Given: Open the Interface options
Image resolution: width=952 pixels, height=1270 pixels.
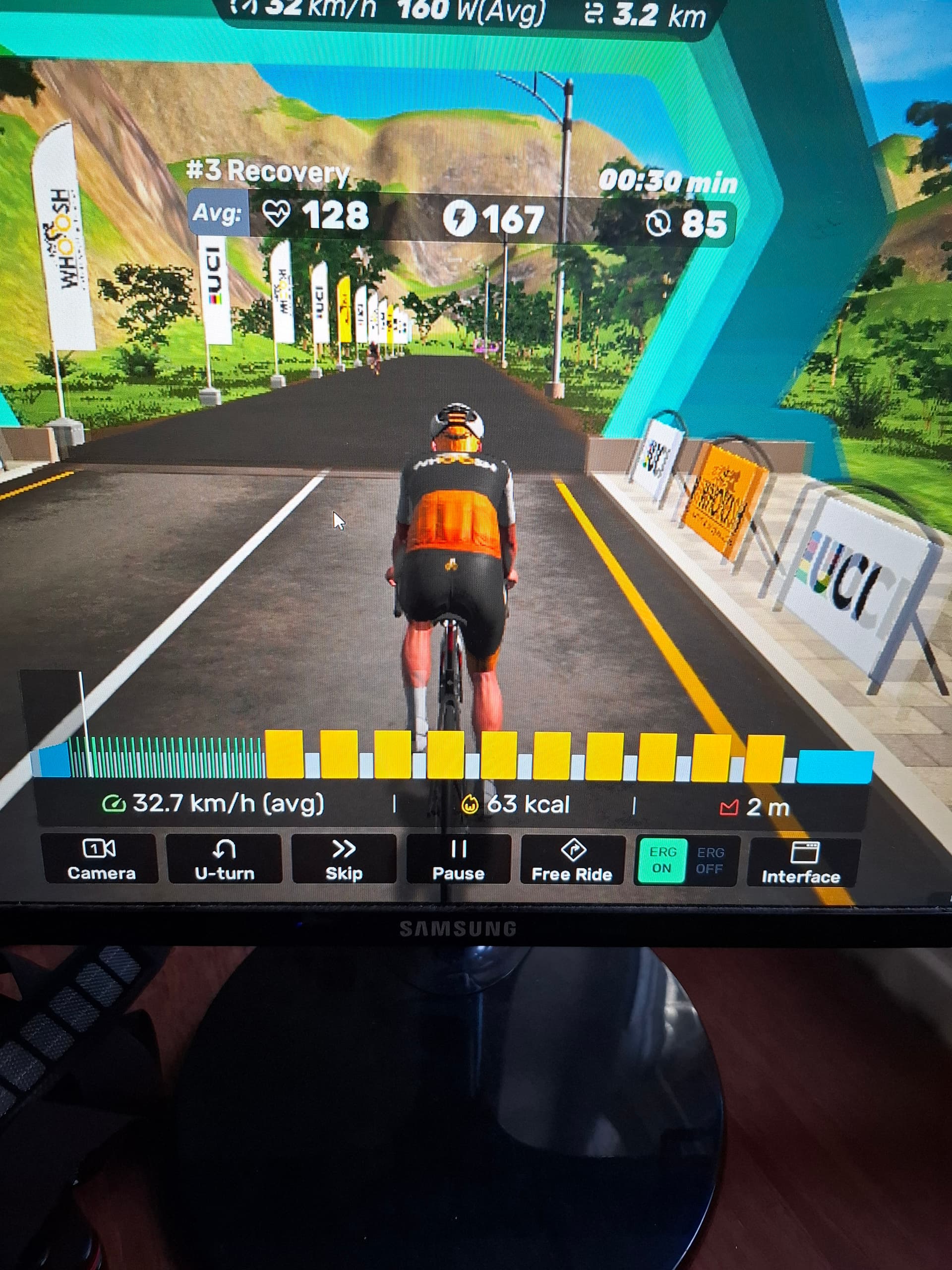Looking at the screenshot, I should pos(802,863).
